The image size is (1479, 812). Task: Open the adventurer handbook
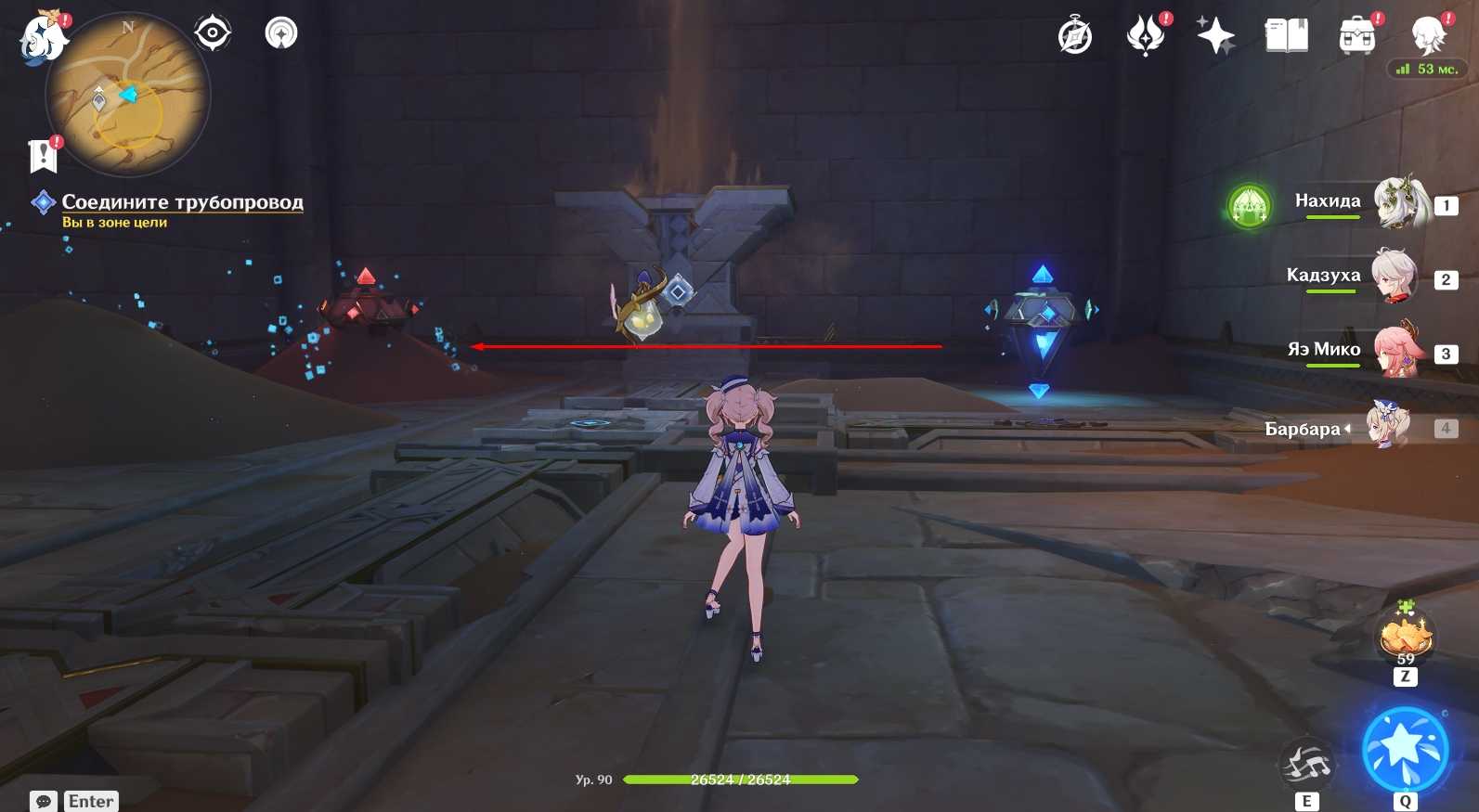[x=1286, y=36]
